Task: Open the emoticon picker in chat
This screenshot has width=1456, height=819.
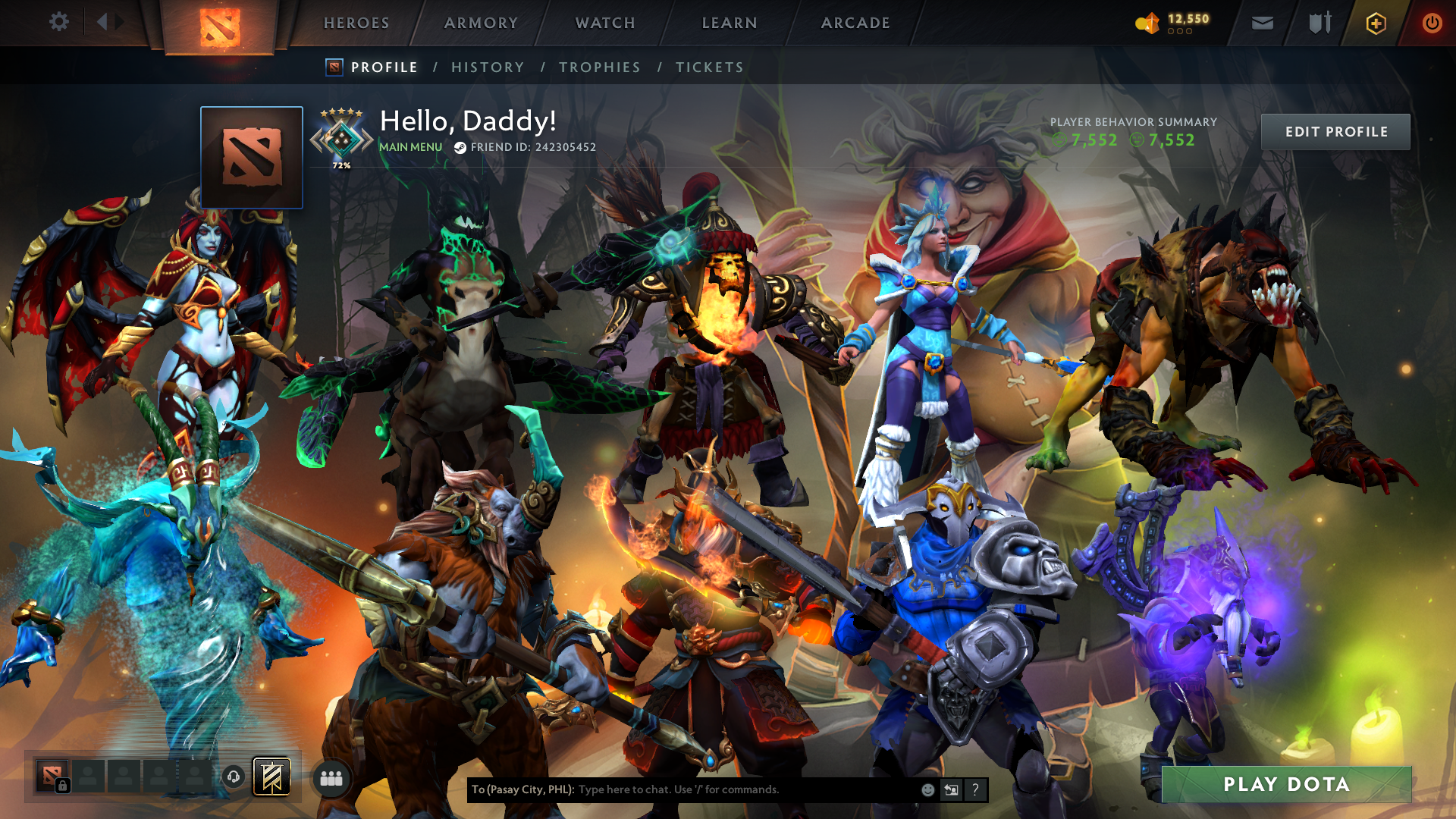Action: [x=927, y=789]
